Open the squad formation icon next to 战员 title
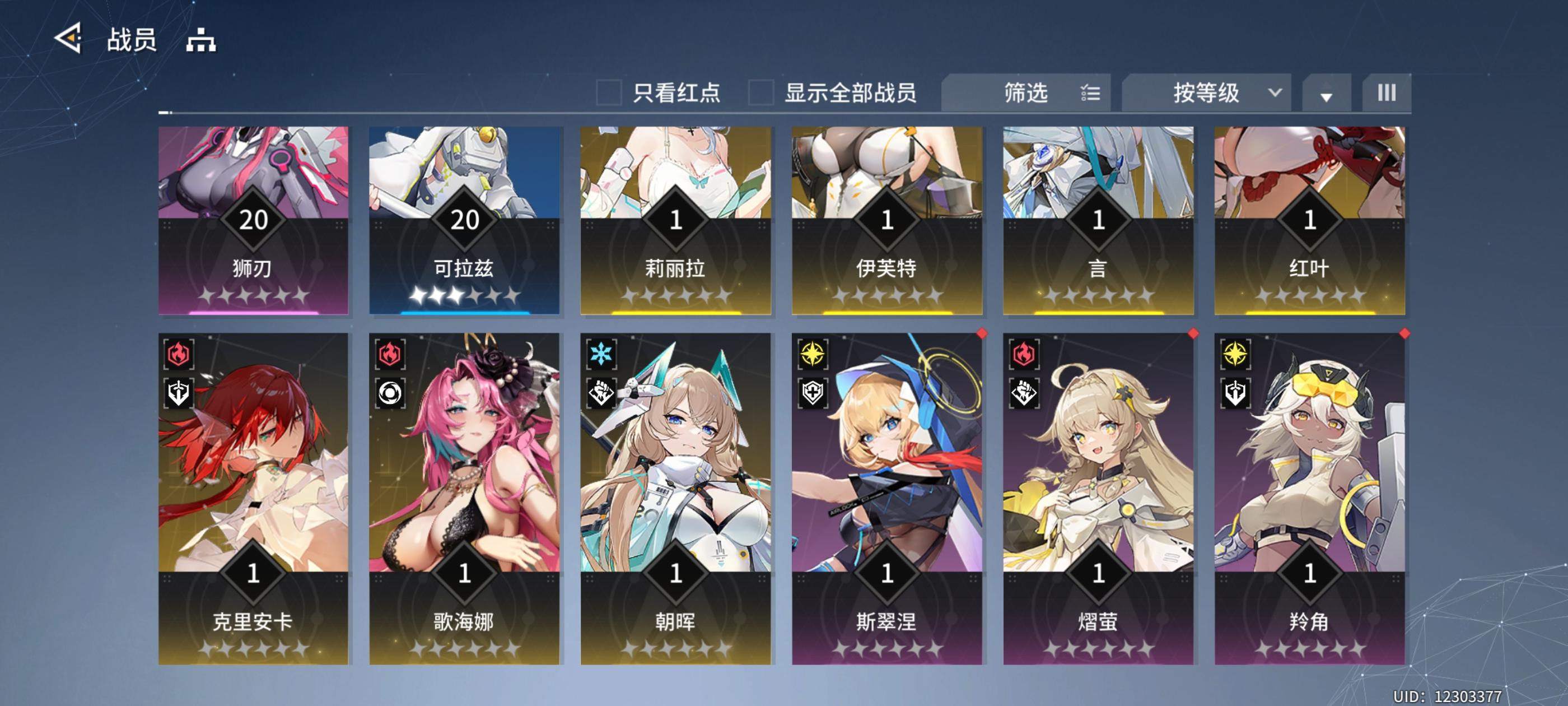Viewport: 1568px width, 706px height. tap(203, 40)
